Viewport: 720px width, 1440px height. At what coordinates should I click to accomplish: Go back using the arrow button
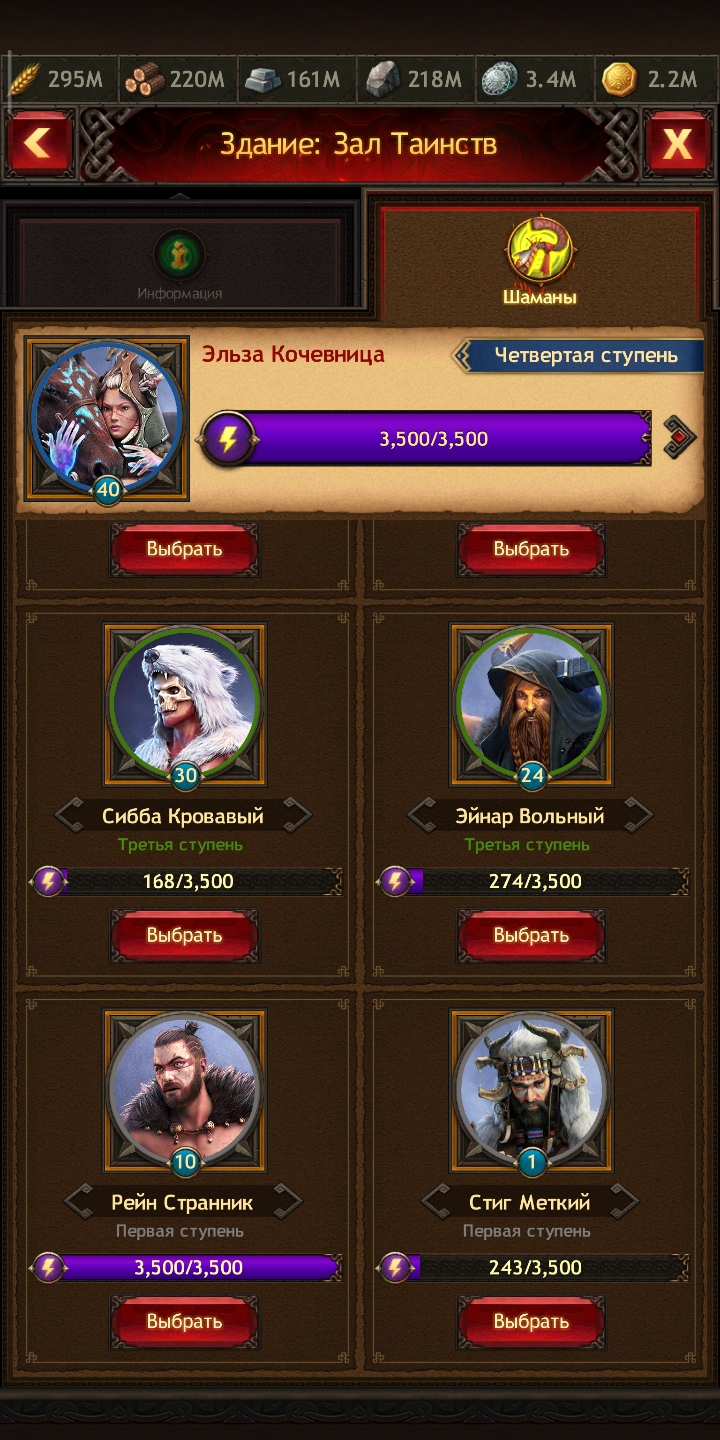[40, 145]
